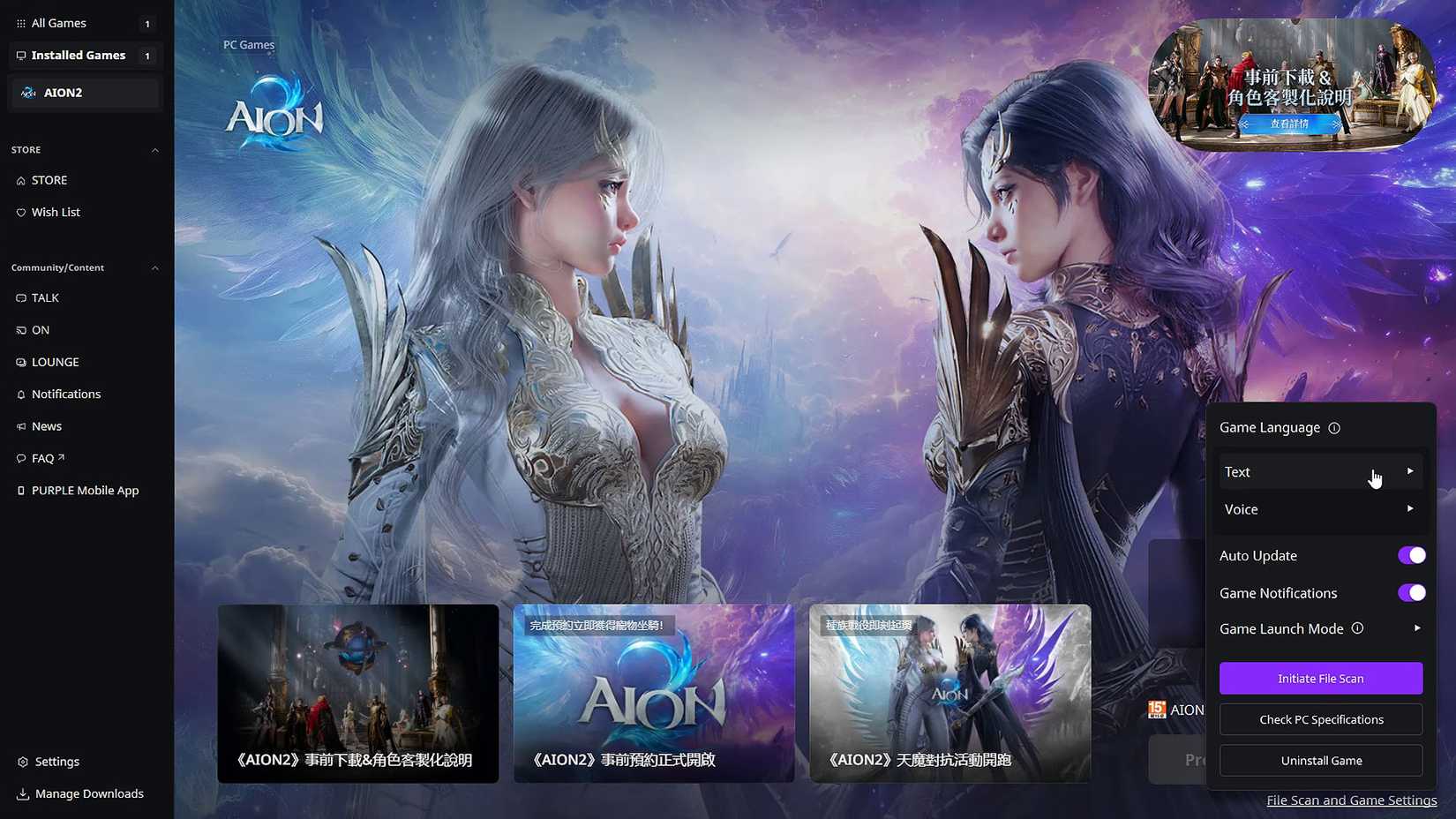
Task: Turn off Game Notifications
Action: pyautogui.click(x=1411, y=592)
